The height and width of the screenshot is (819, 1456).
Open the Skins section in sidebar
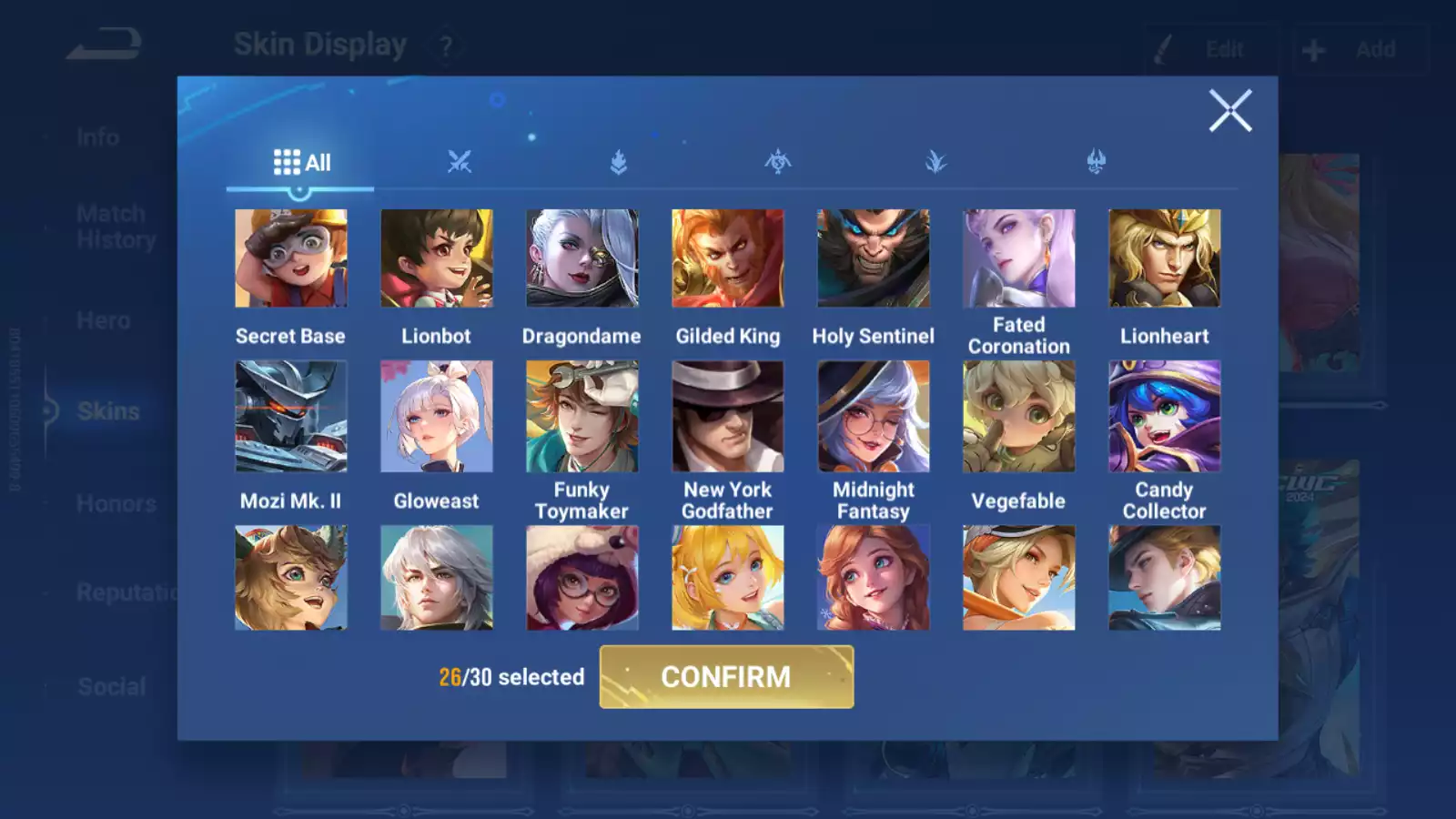point(107,411)
